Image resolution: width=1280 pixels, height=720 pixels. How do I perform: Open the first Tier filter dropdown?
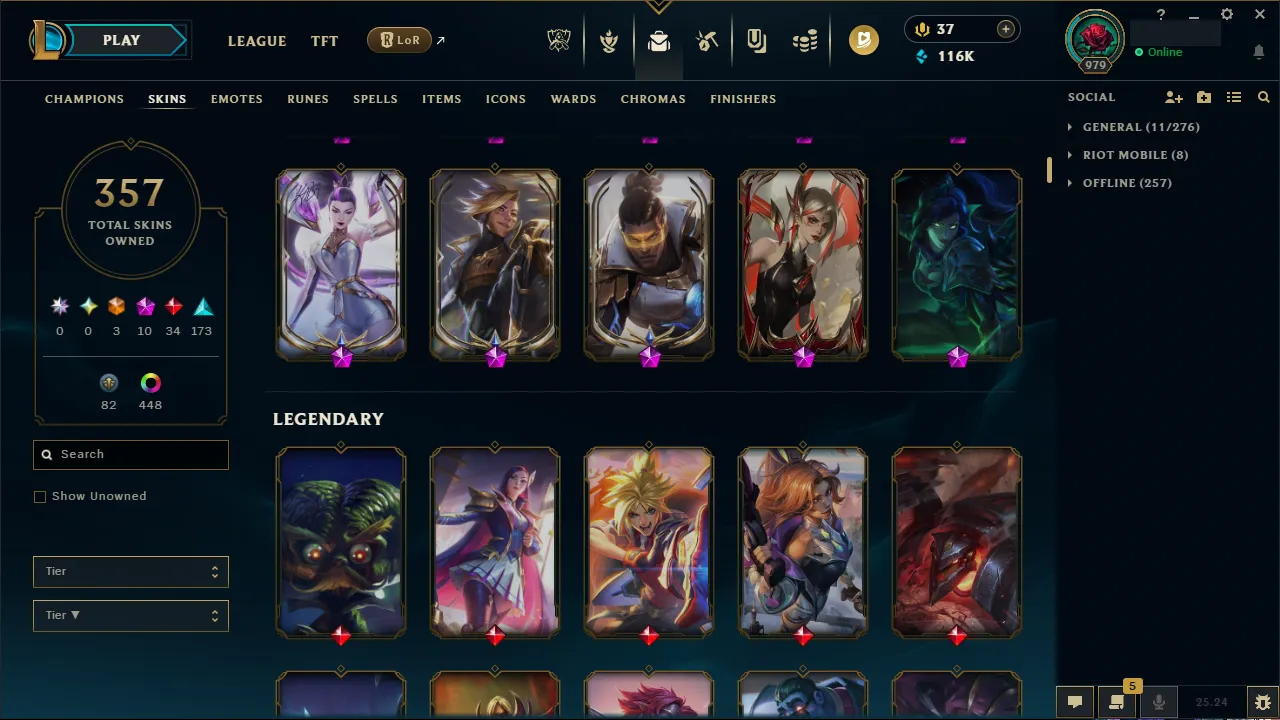tap(130, 571)
